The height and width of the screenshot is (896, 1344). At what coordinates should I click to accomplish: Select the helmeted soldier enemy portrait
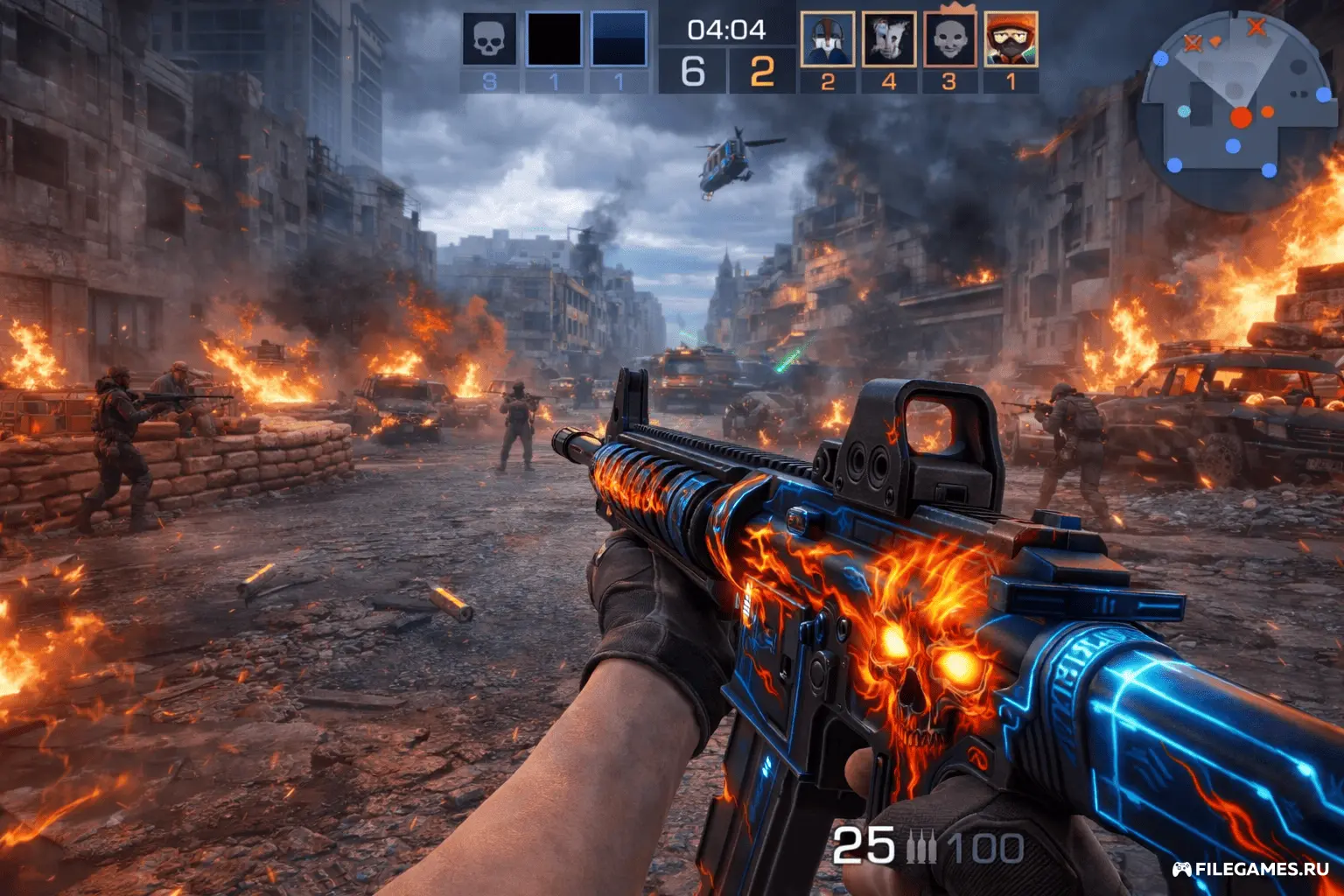coord(827,39)
